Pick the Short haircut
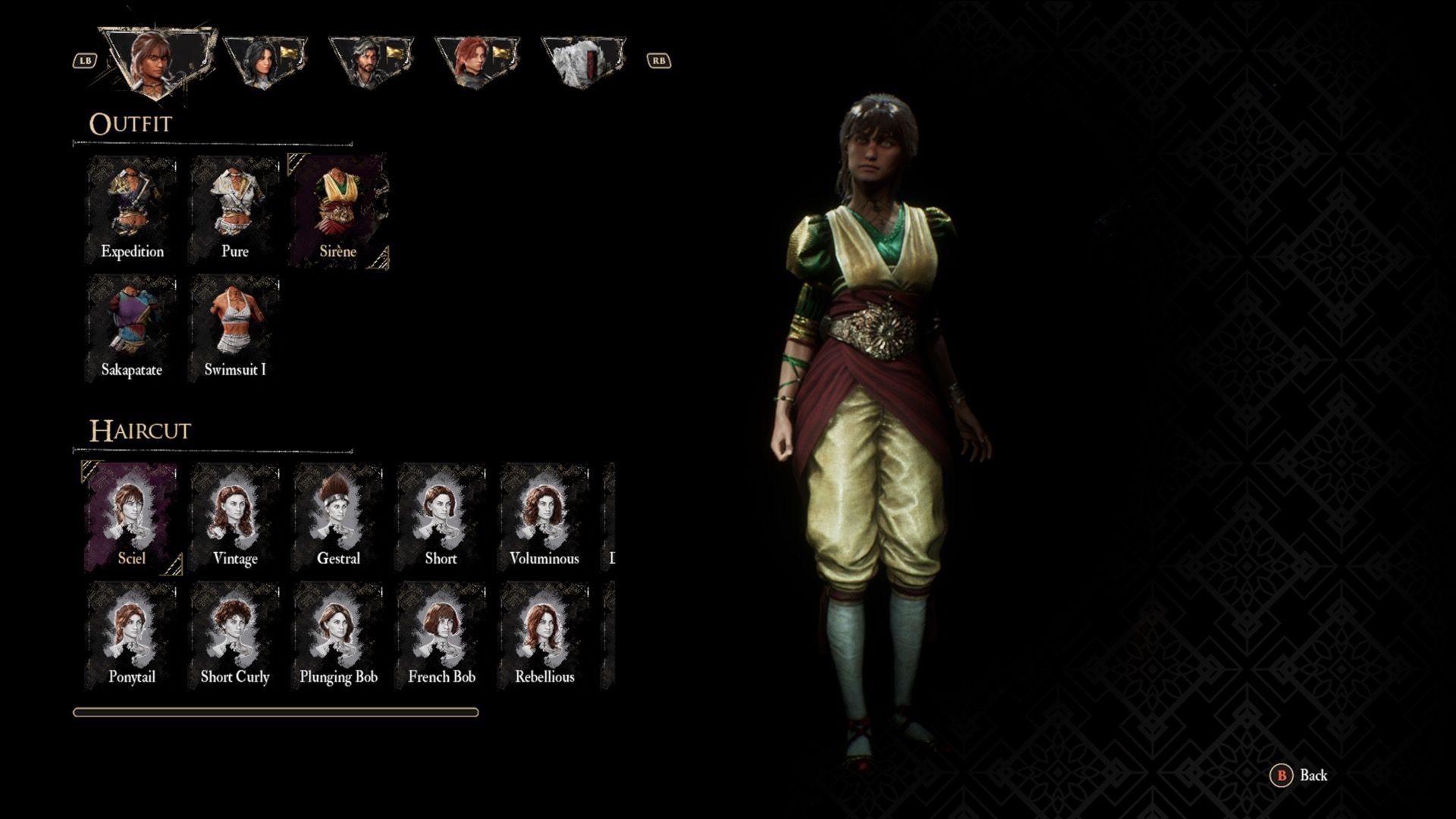Viewport: 1456px width, 819px height. pos(442,512)
